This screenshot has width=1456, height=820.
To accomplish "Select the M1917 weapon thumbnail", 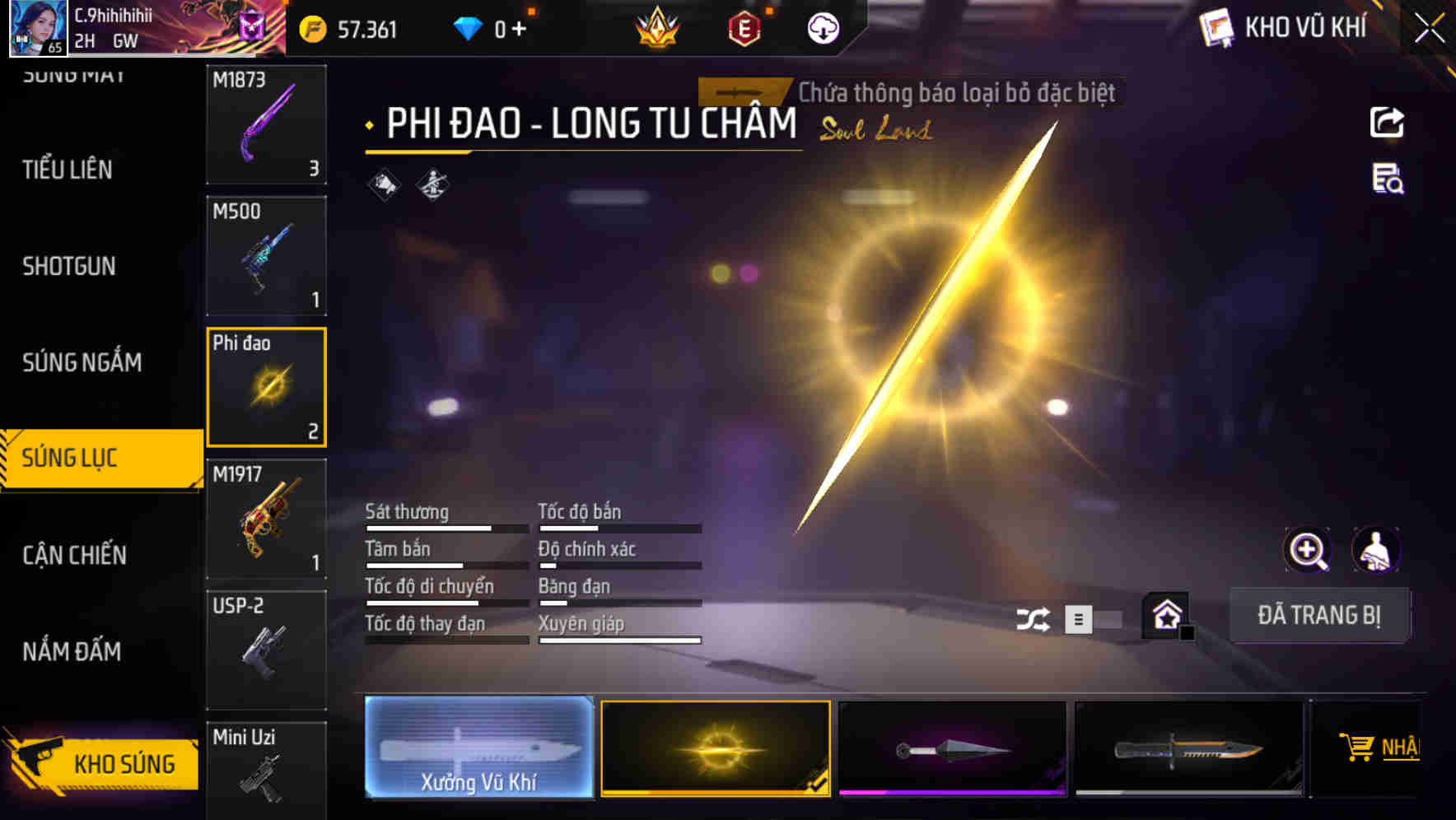I will (x=266, y=519).
